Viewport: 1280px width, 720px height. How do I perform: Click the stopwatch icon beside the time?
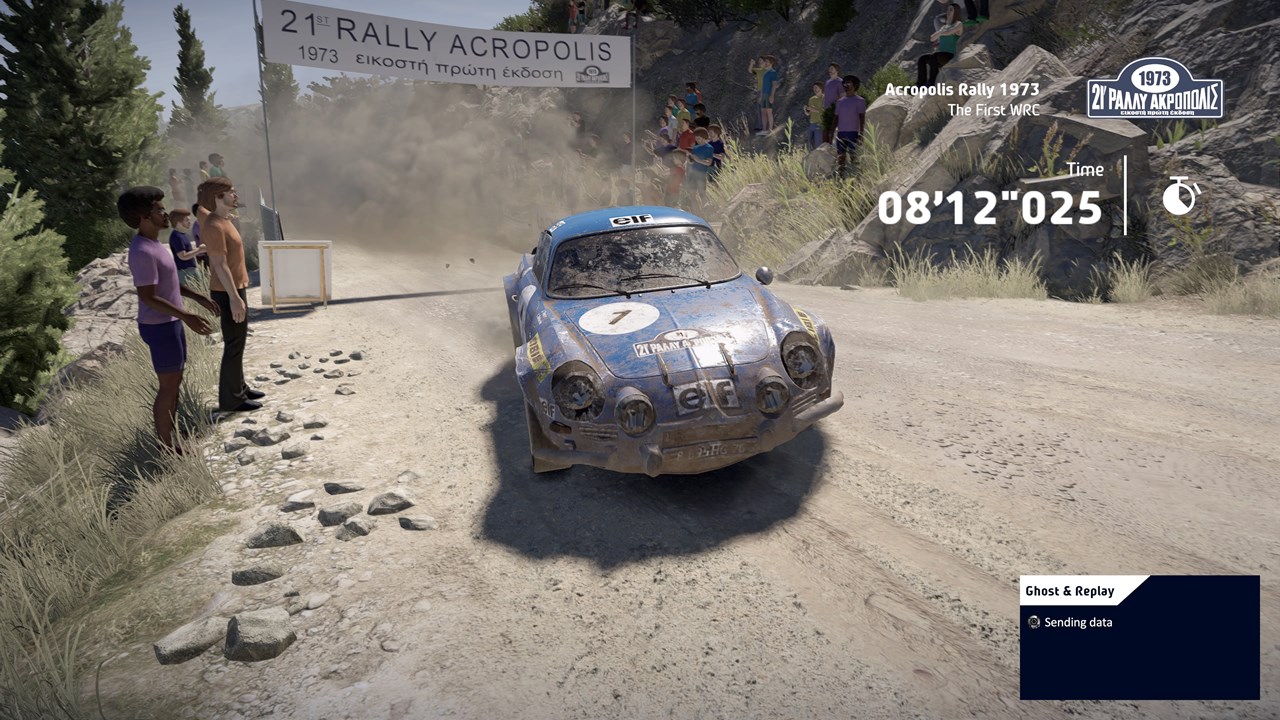pos(1180,196)
